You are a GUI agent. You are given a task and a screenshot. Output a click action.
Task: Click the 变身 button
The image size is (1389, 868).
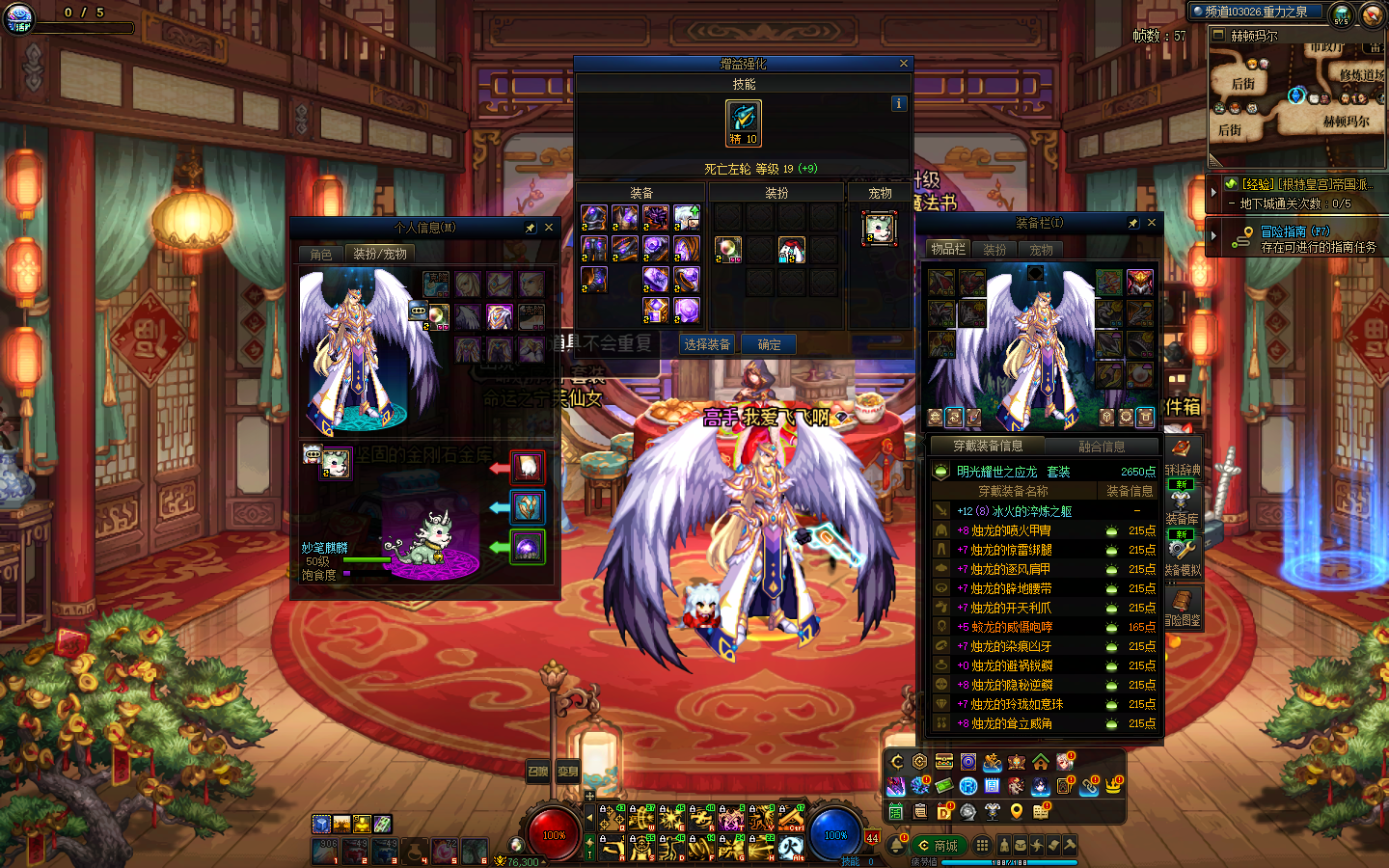(568, 771)
